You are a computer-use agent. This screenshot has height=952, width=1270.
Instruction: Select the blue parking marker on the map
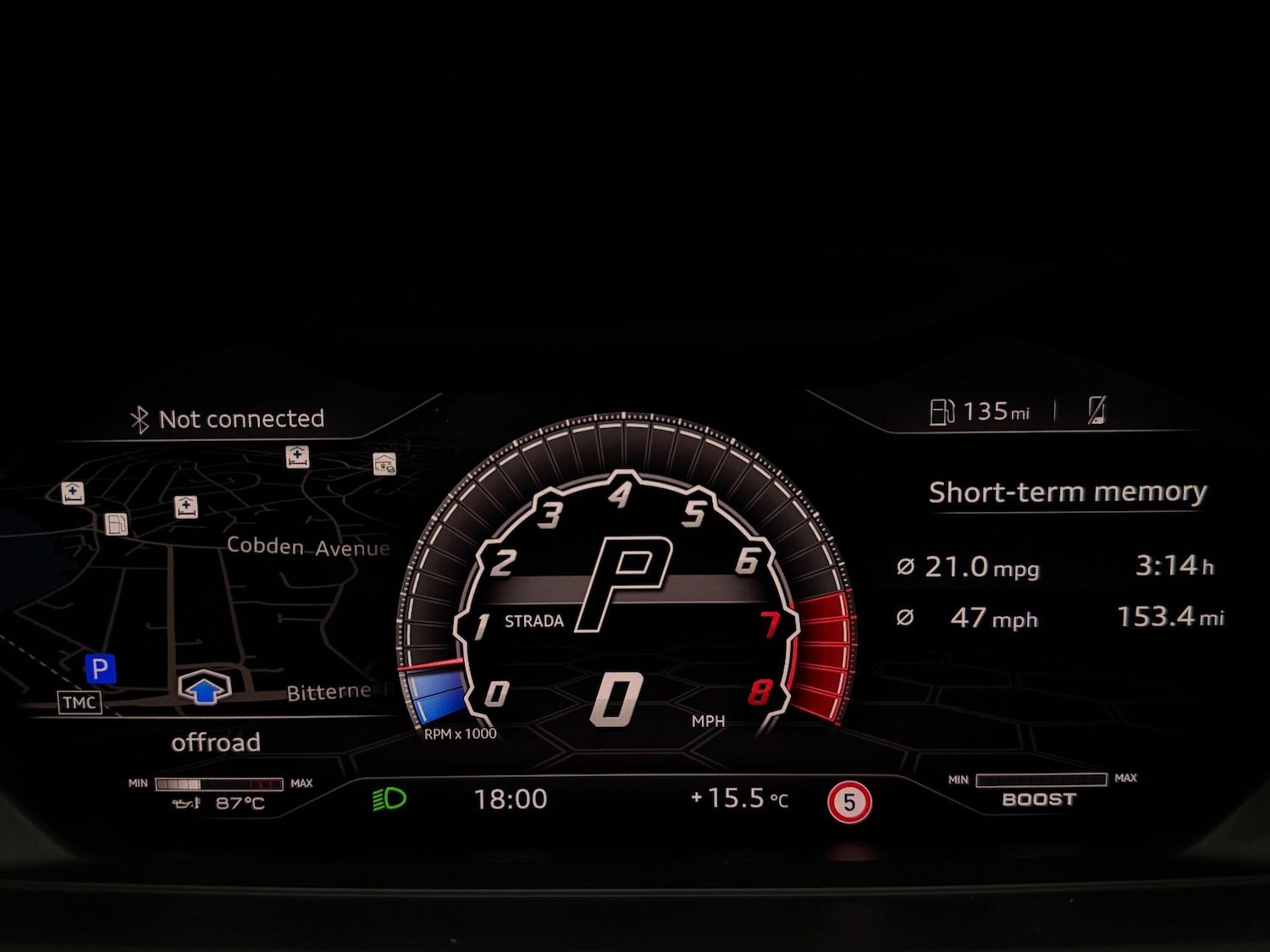(100, 669)
